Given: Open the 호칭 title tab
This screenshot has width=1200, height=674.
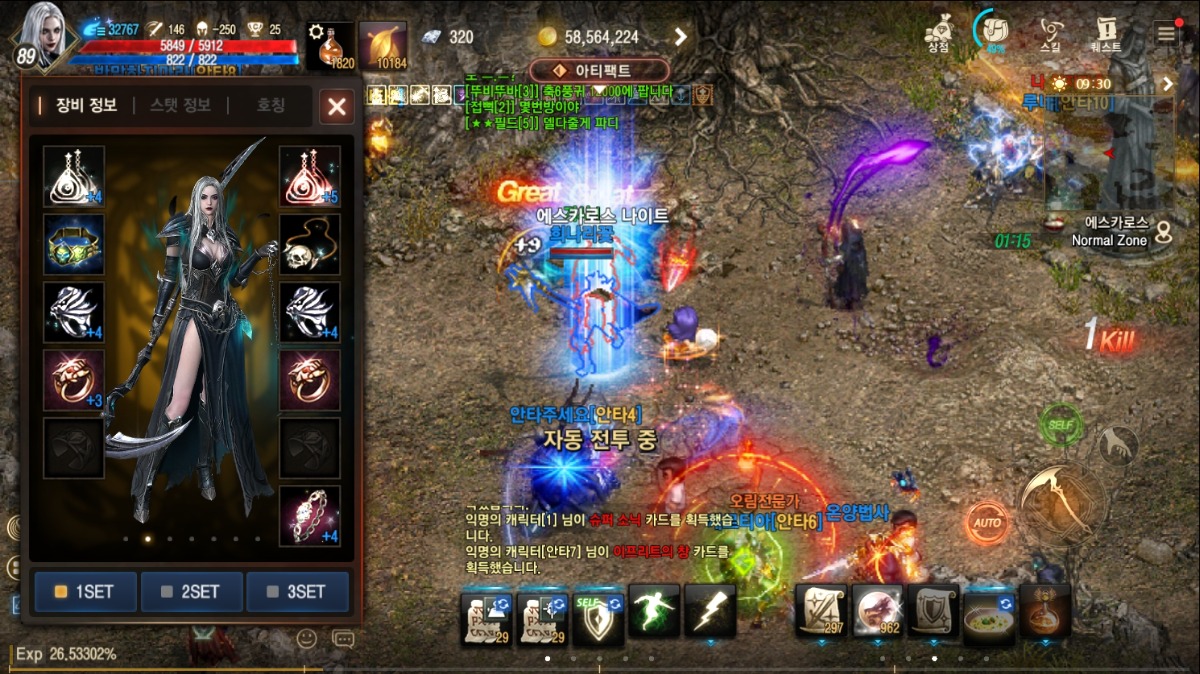Looking at the screenshot, I should (x=271, y=105).
